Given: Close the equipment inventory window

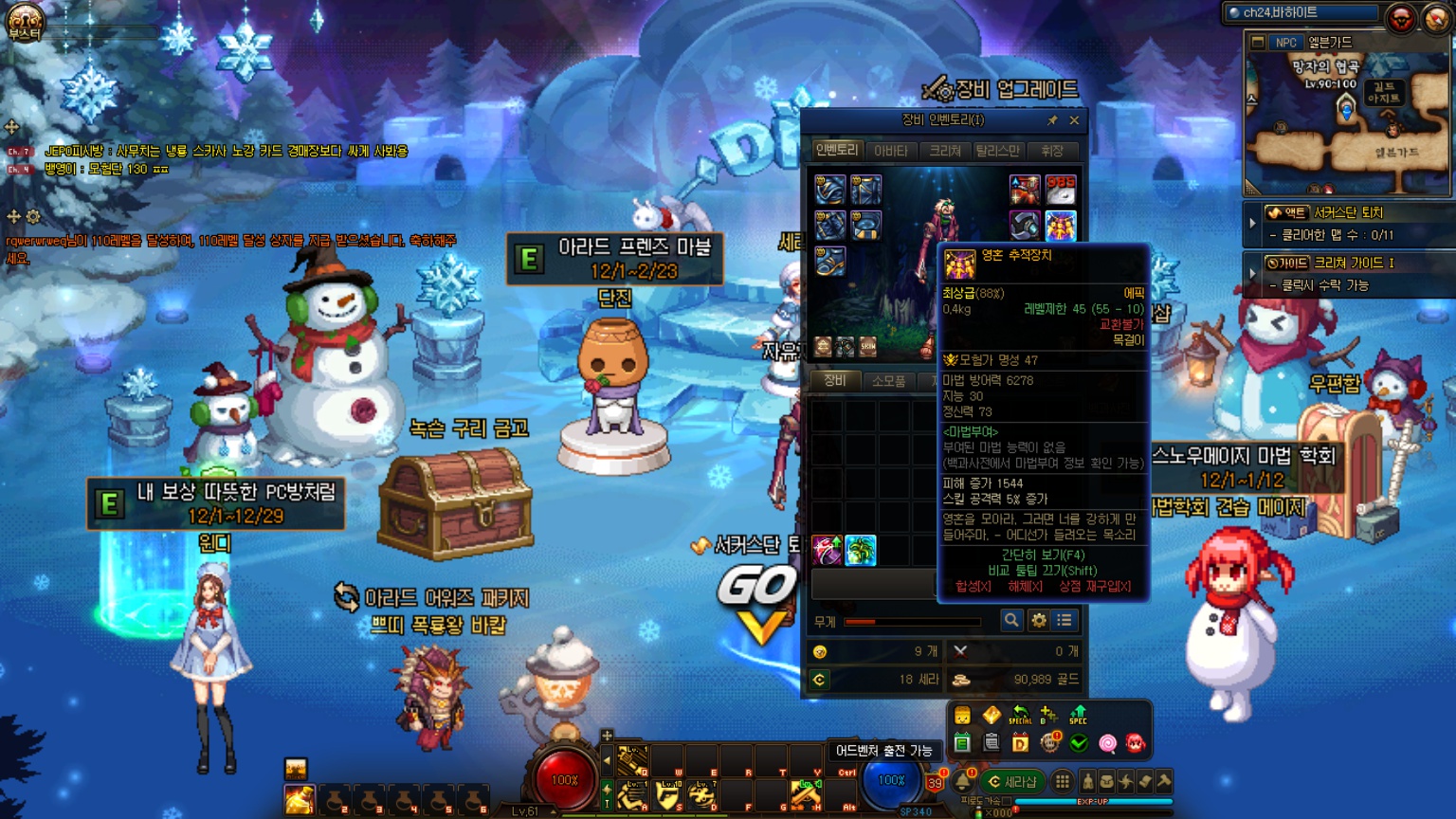Looking at the screenshot, I should coord(1074,120).
